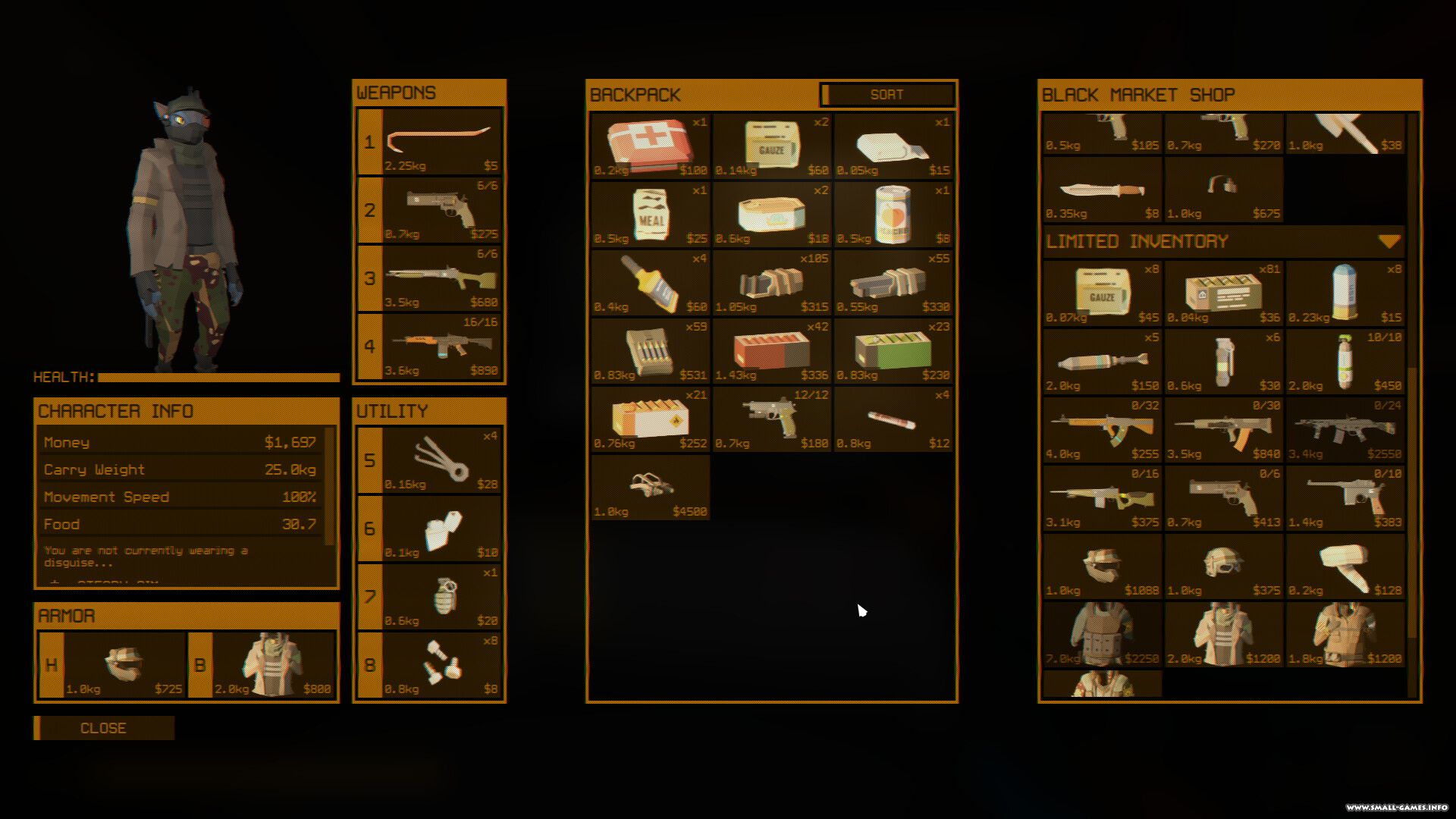Collapse the Limited Inventory section

[1389, 242]
